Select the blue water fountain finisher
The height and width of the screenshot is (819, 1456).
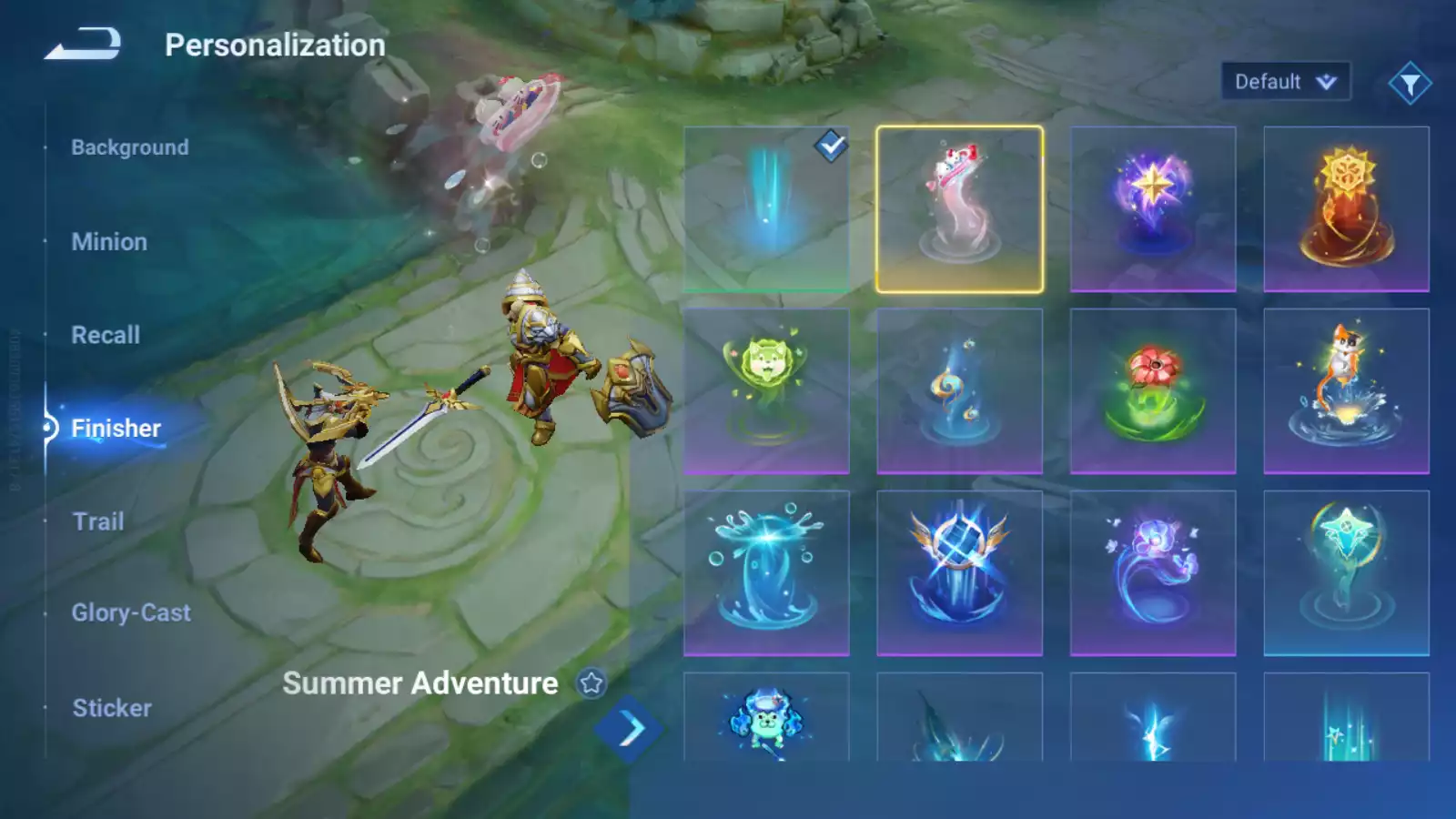766,573
